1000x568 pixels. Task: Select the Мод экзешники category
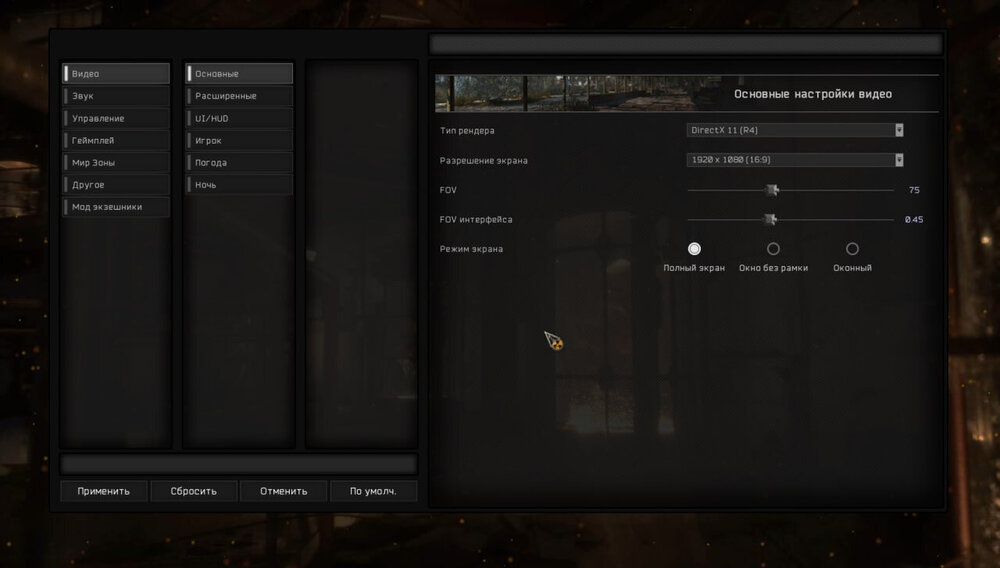click(x=116, y=207)
